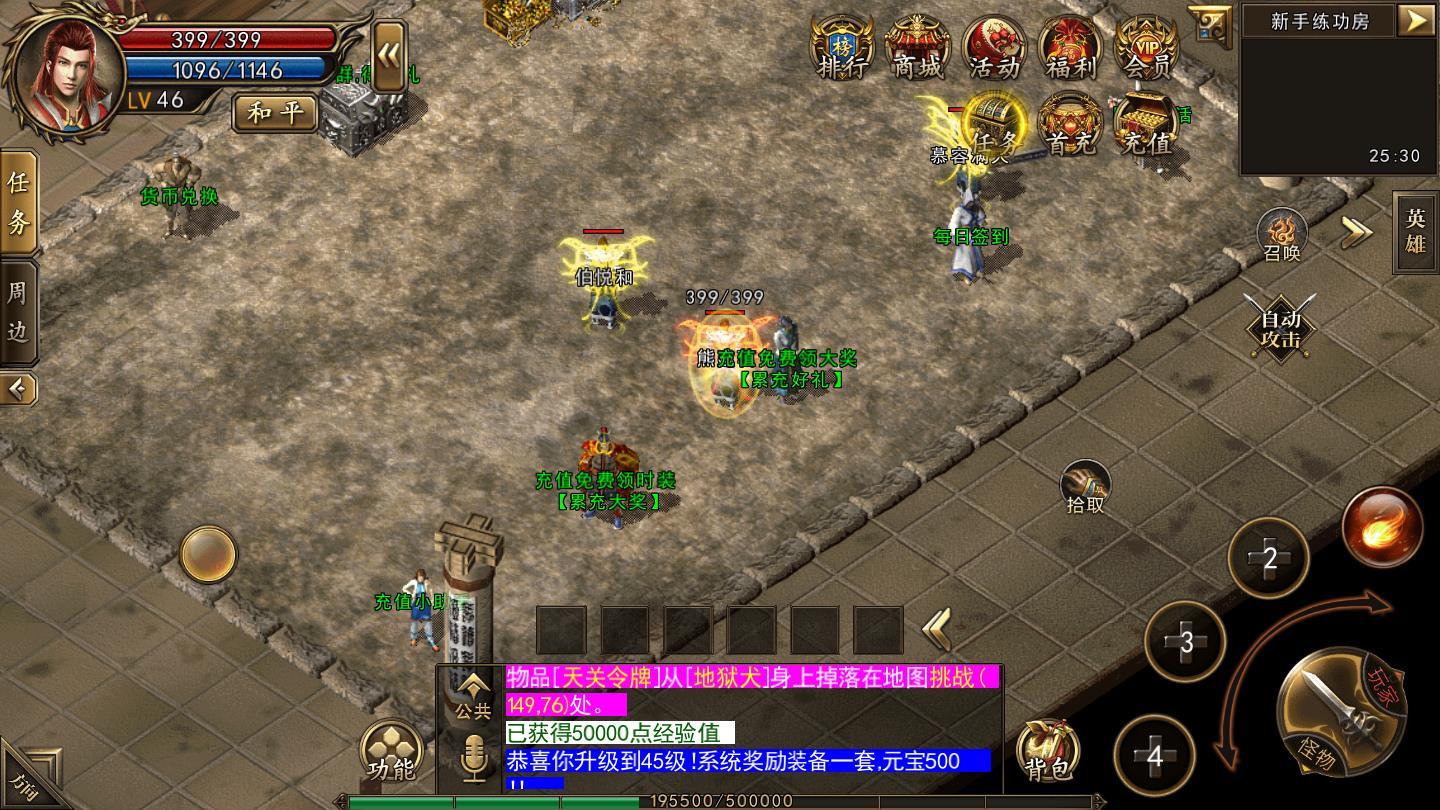
Task: Activate the 召唤 summon skill
Action: coord(1282,234)
